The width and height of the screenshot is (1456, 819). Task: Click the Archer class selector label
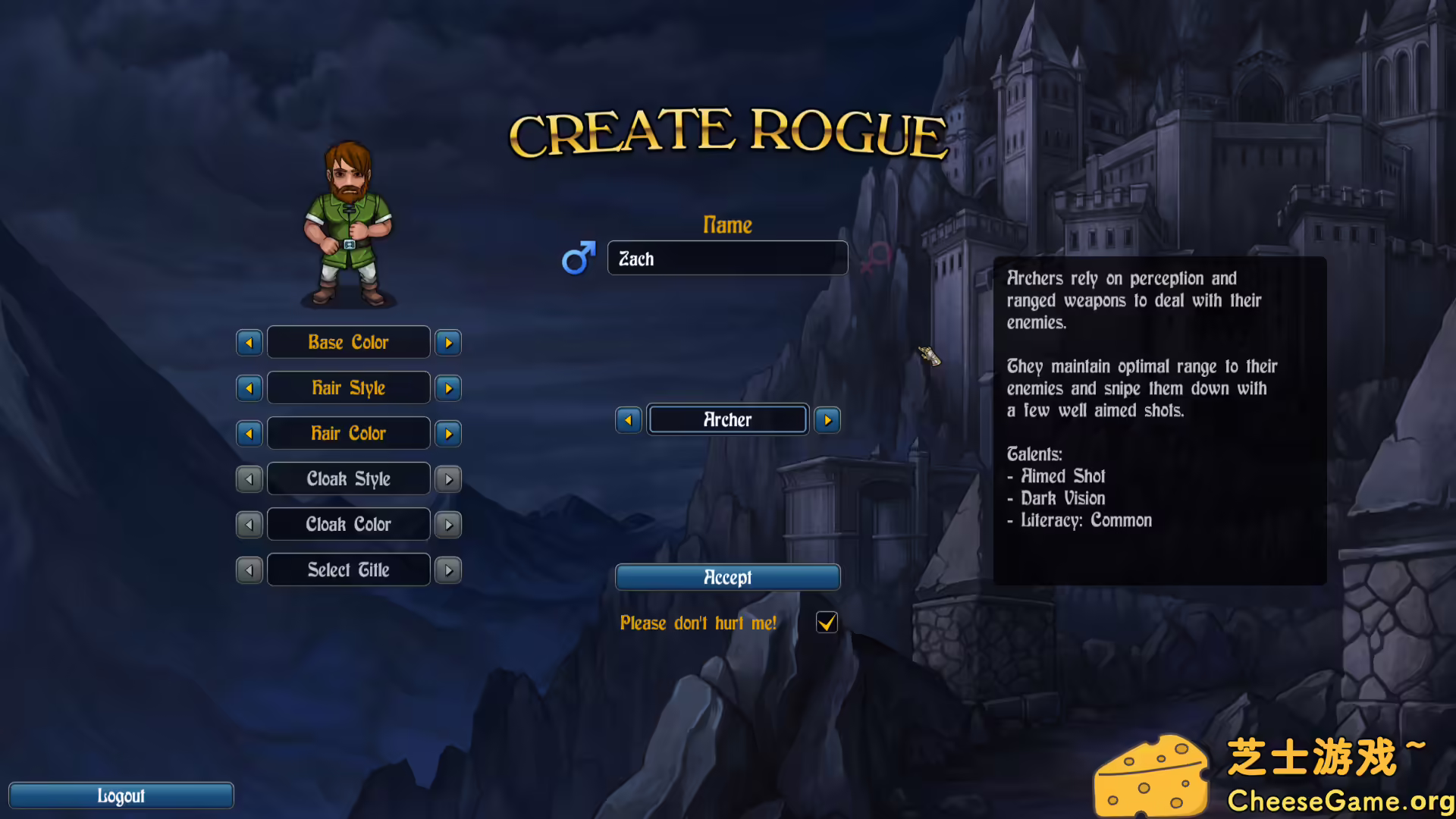click(726, 419)
